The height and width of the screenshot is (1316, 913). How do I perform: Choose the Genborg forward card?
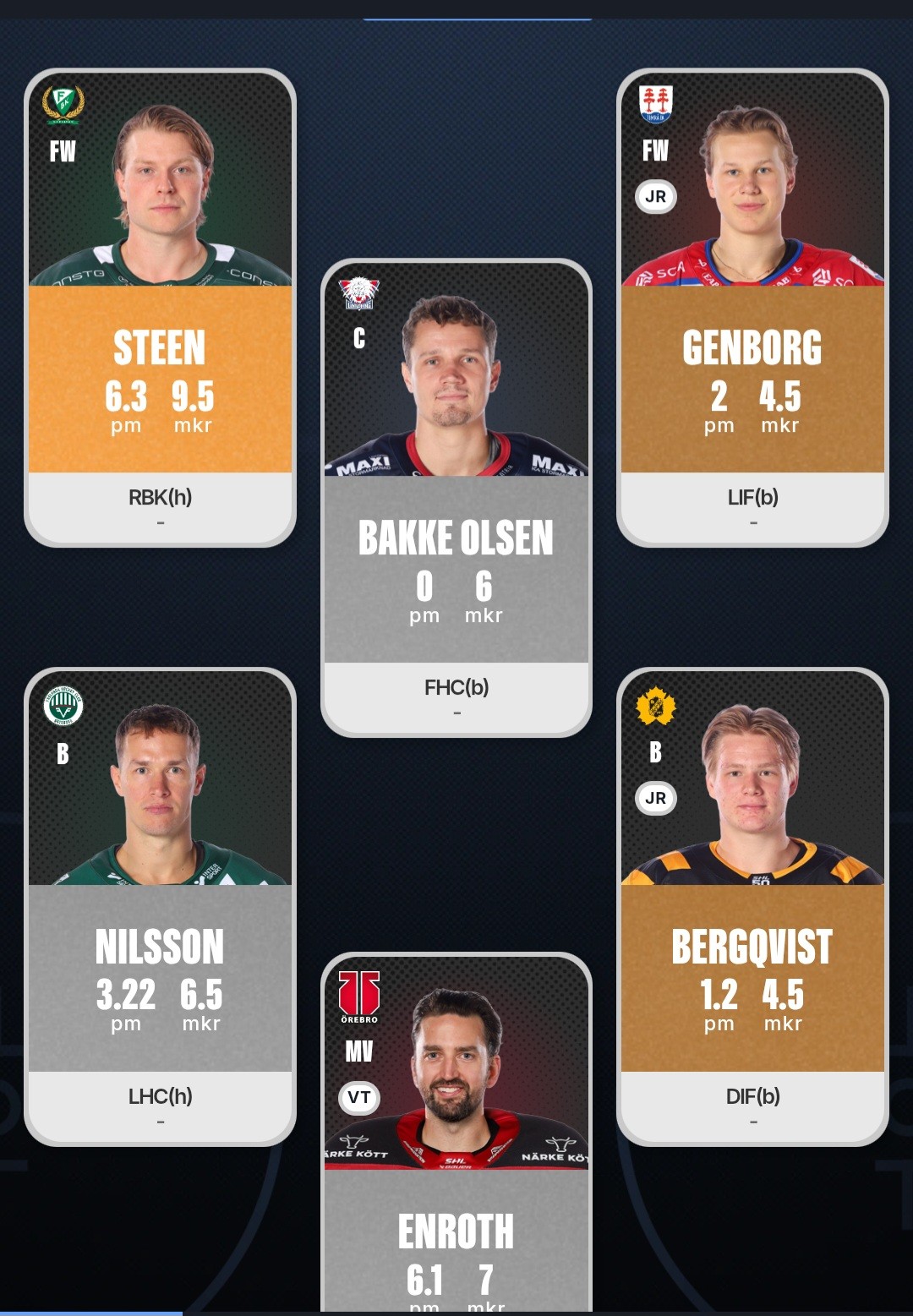(x=752, y=308)
